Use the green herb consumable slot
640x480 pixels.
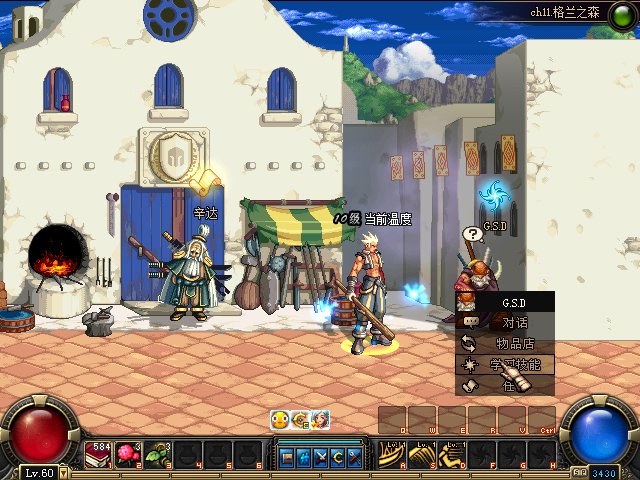[157, 455]
